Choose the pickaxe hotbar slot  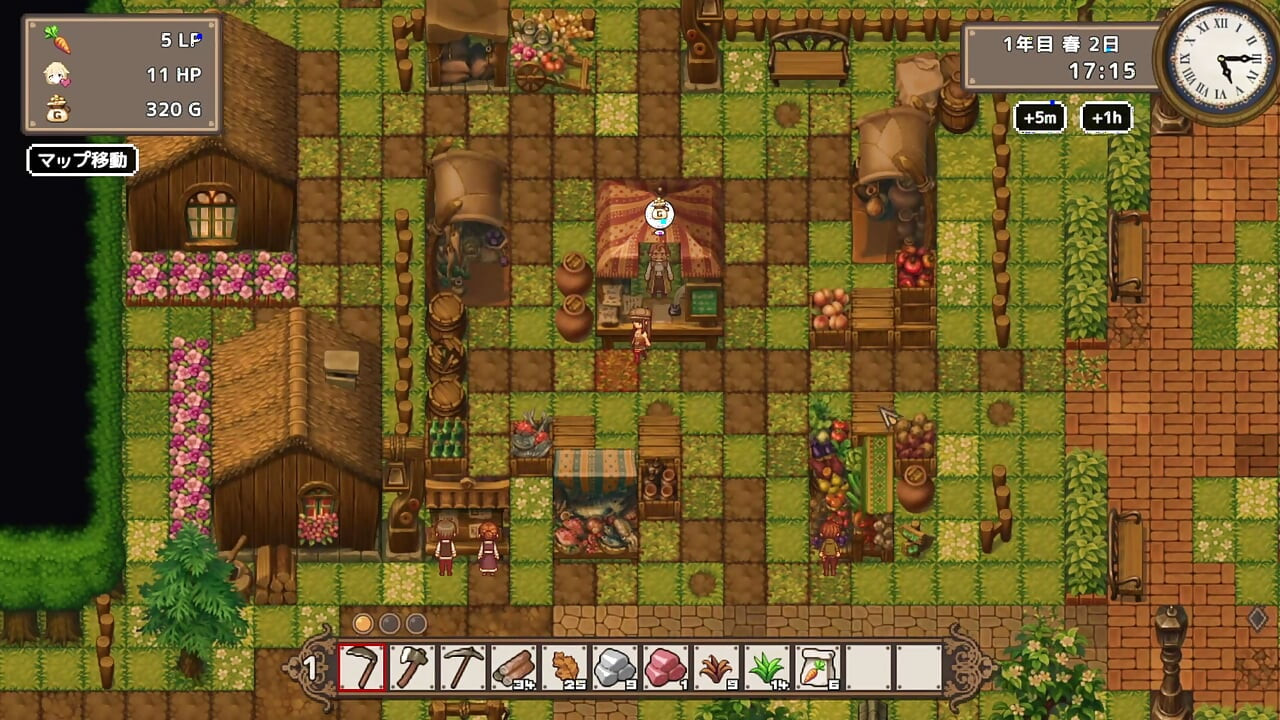click(464, 667)
